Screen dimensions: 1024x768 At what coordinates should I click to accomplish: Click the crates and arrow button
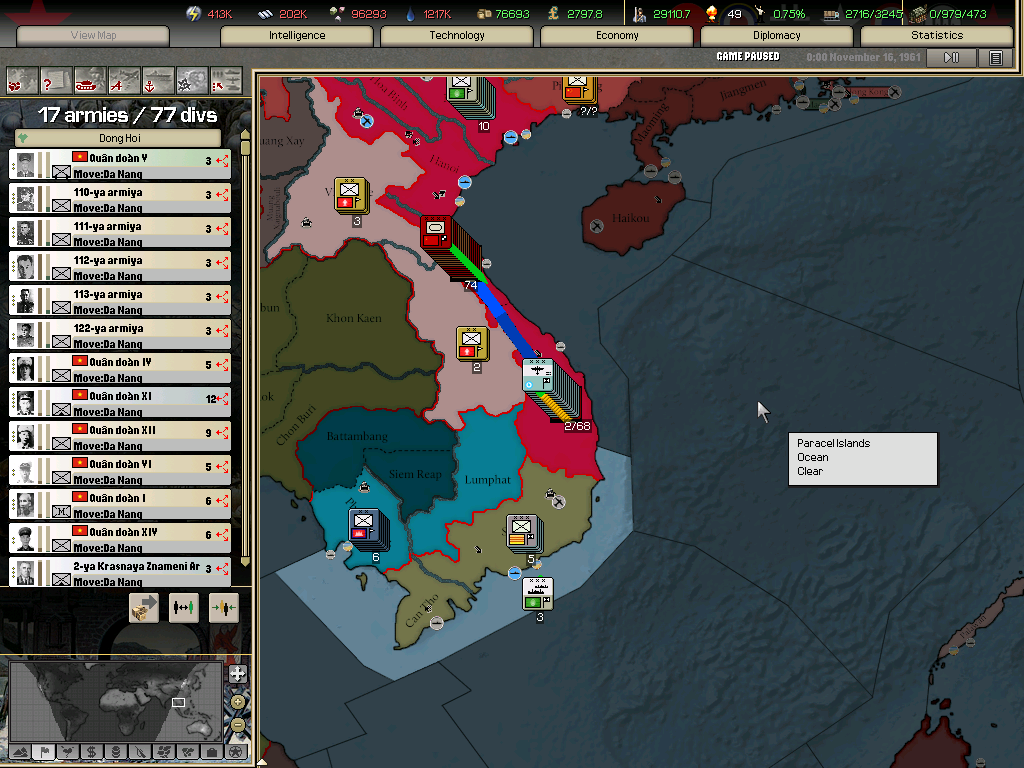(144, 607)
